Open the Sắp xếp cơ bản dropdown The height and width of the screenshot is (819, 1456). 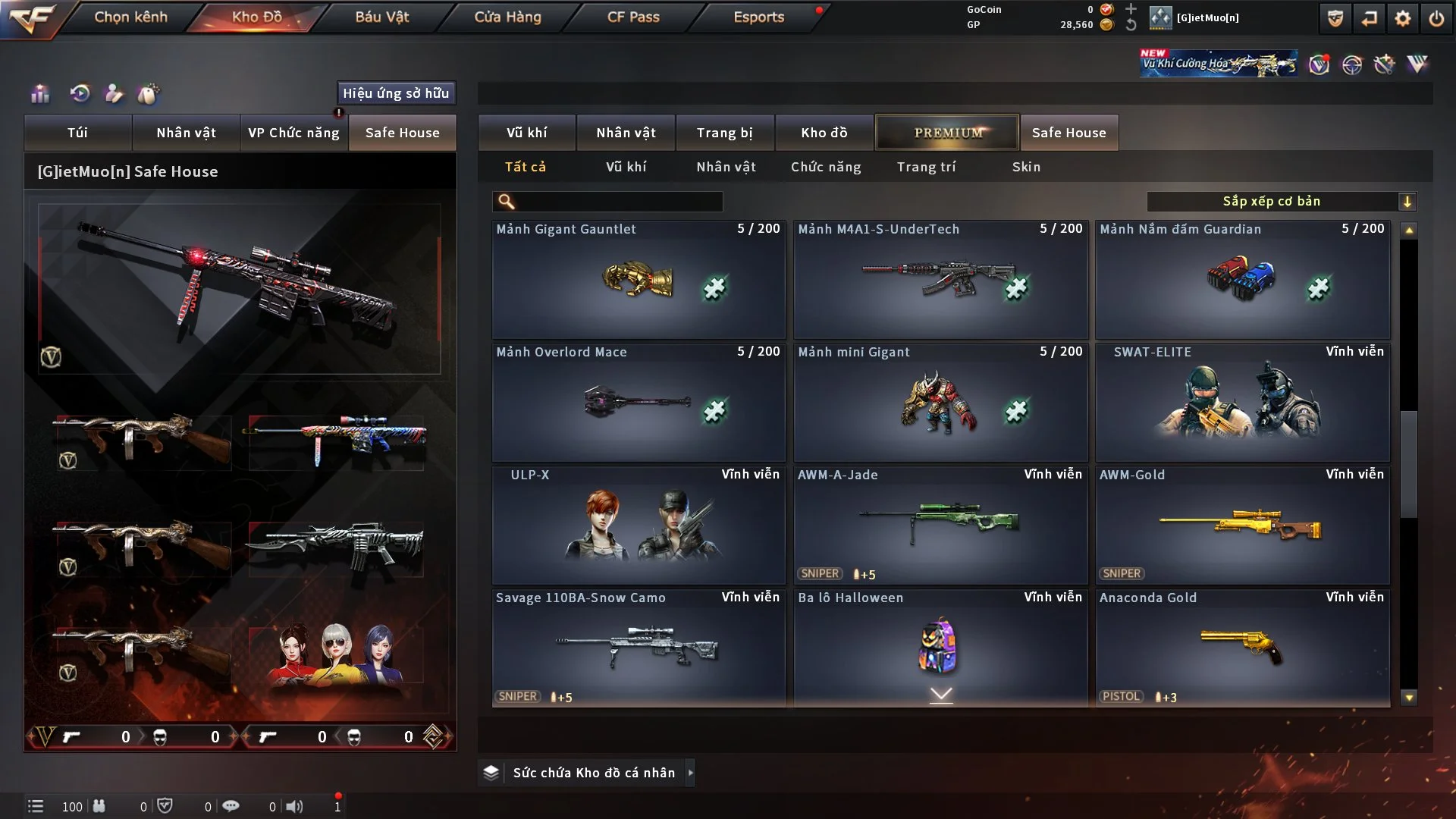(x=1282, y=202)
